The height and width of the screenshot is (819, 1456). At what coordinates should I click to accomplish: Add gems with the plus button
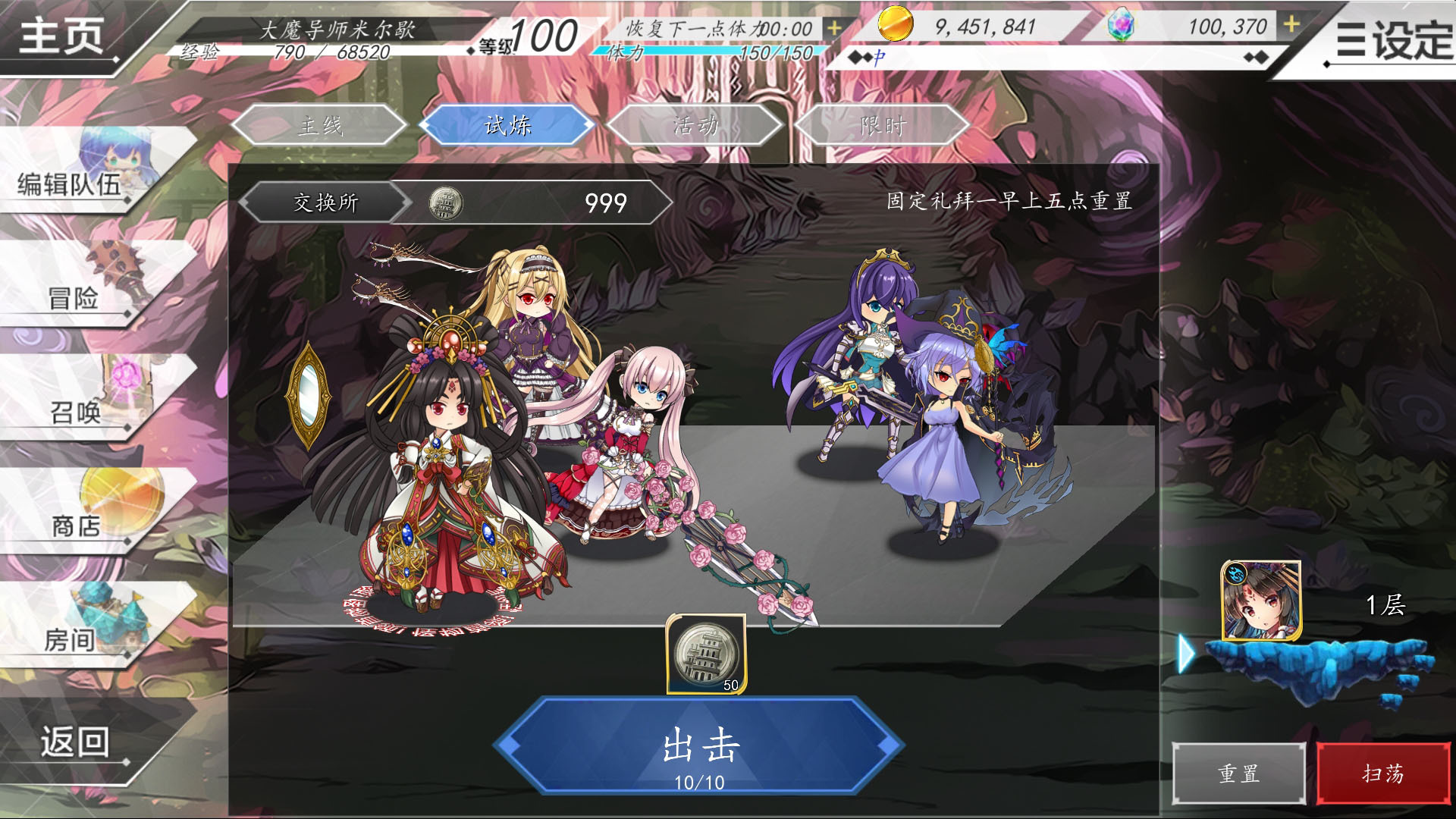[1291, 25]
